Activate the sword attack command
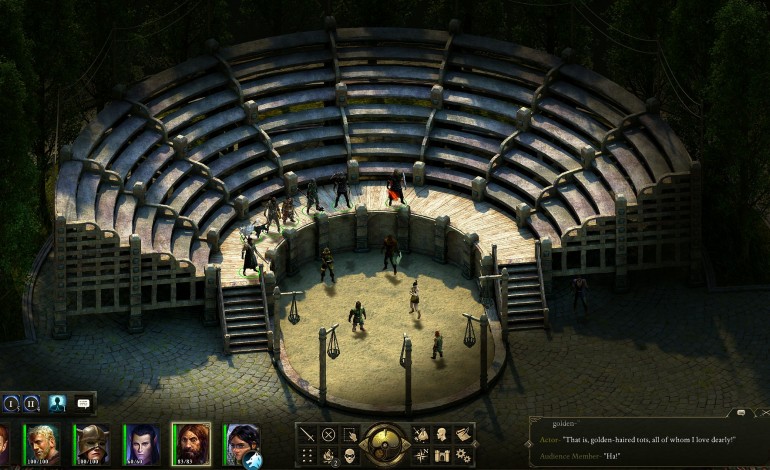Viewport: 770px width, 470px height. click(x=306, y=434)
